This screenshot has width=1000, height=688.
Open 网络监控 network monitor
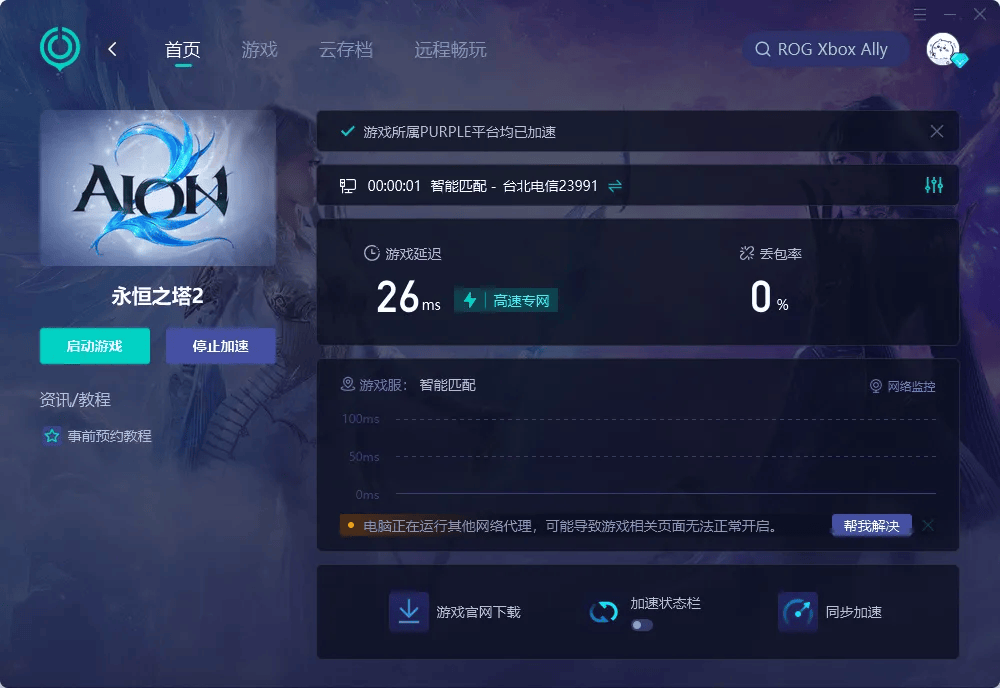tap(903, 386)
